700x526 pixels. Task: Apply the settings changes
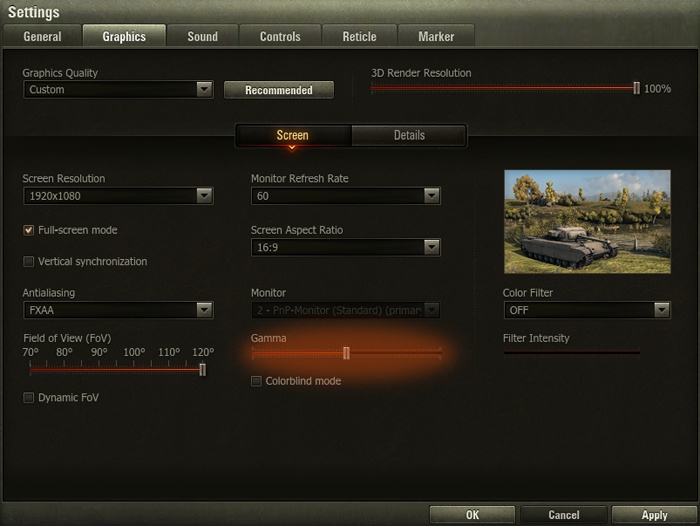pos(653,515)
